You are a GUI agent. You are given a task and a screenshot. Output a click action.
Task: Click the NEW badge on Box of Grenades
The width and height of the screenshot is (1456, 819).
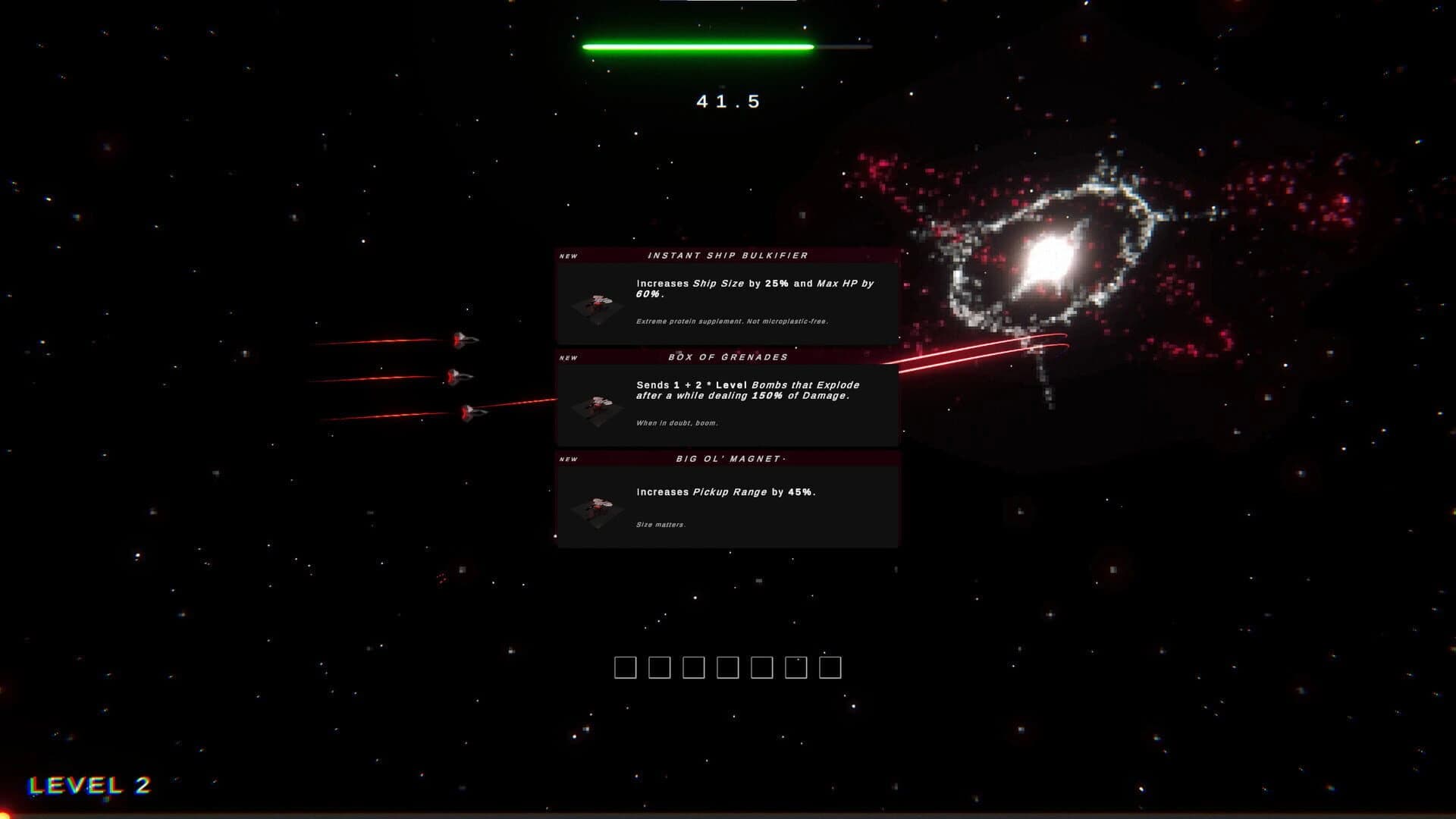point(567,357)
